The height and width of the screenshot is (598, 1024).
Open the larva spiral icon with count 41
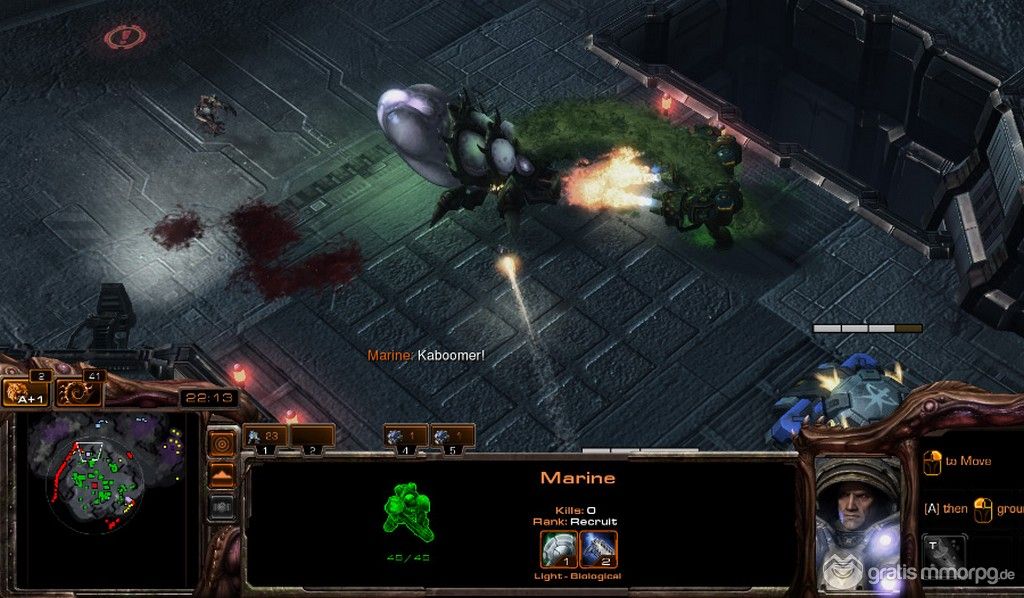(x=76, y=392)
